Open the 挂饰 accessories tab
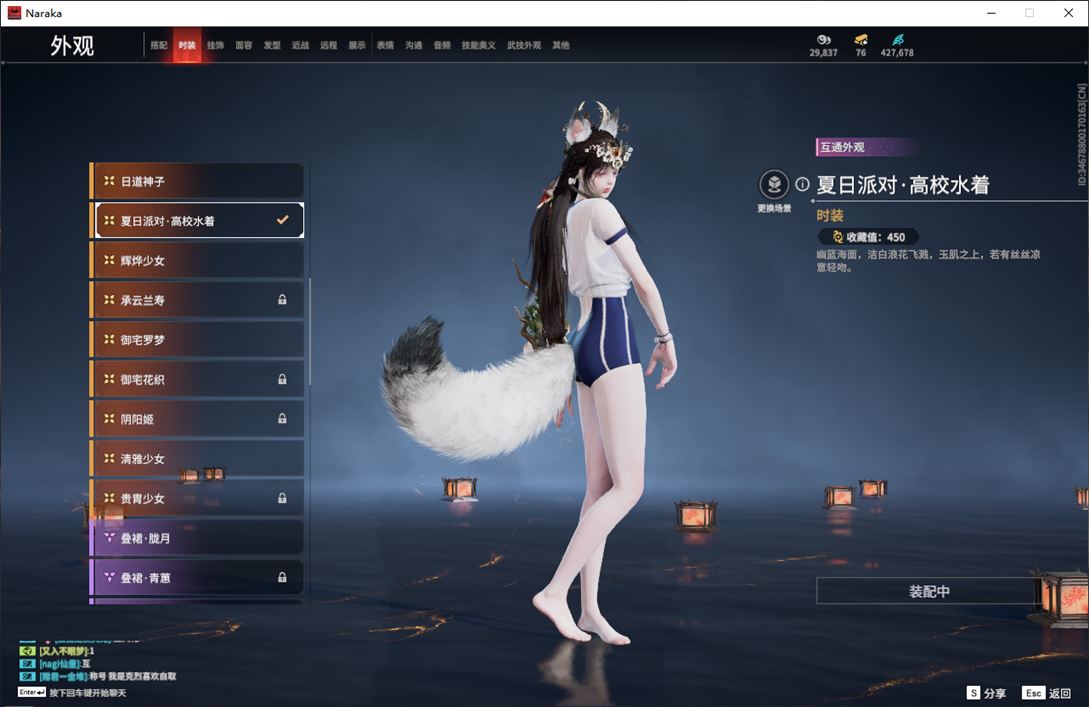This screenshot has height=707, width=1089. (x=215, y=46)
